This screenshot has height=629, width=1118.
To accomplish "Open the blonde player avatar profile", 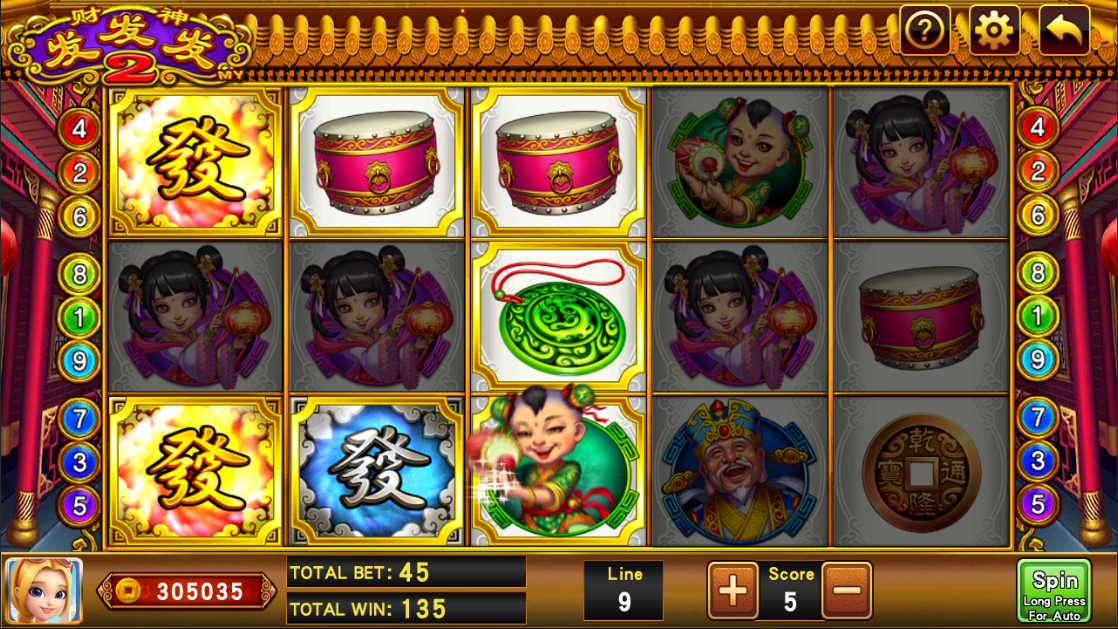I will (x=44, y=591).
